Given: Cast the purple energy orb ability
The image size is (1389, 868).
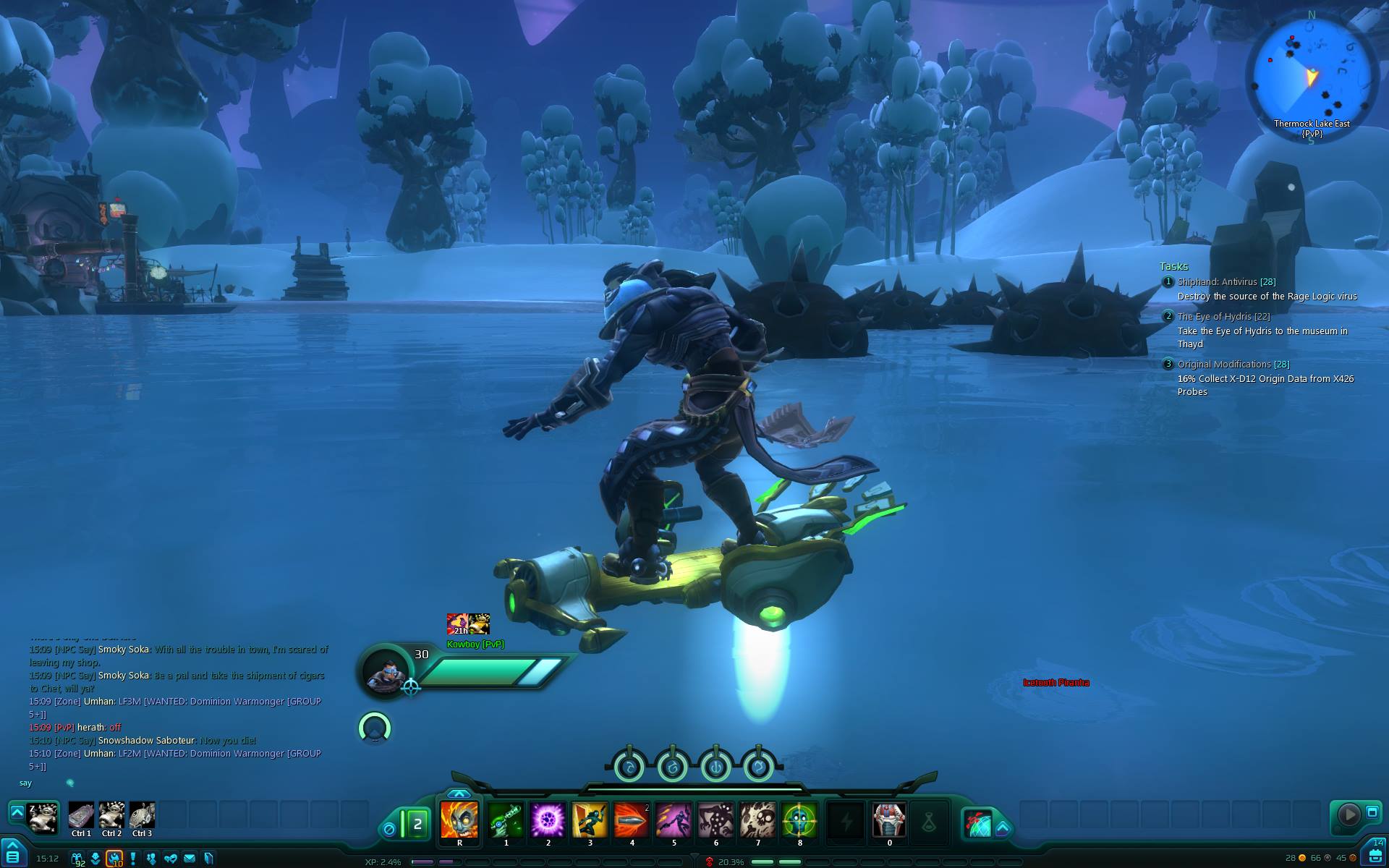Looking at the screenshot, I should [548, 820].
